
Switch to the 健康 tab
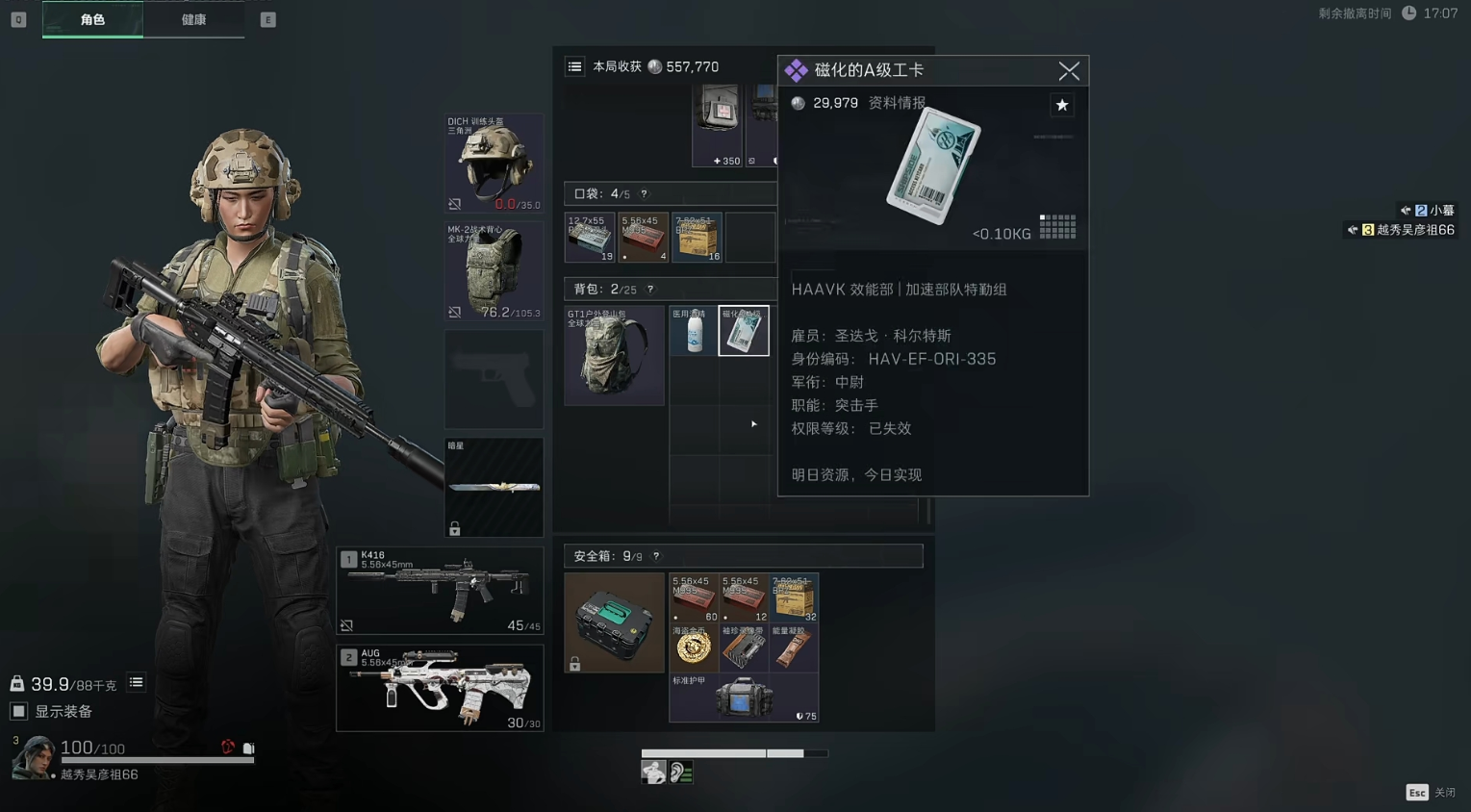click(x=193, y=18)
